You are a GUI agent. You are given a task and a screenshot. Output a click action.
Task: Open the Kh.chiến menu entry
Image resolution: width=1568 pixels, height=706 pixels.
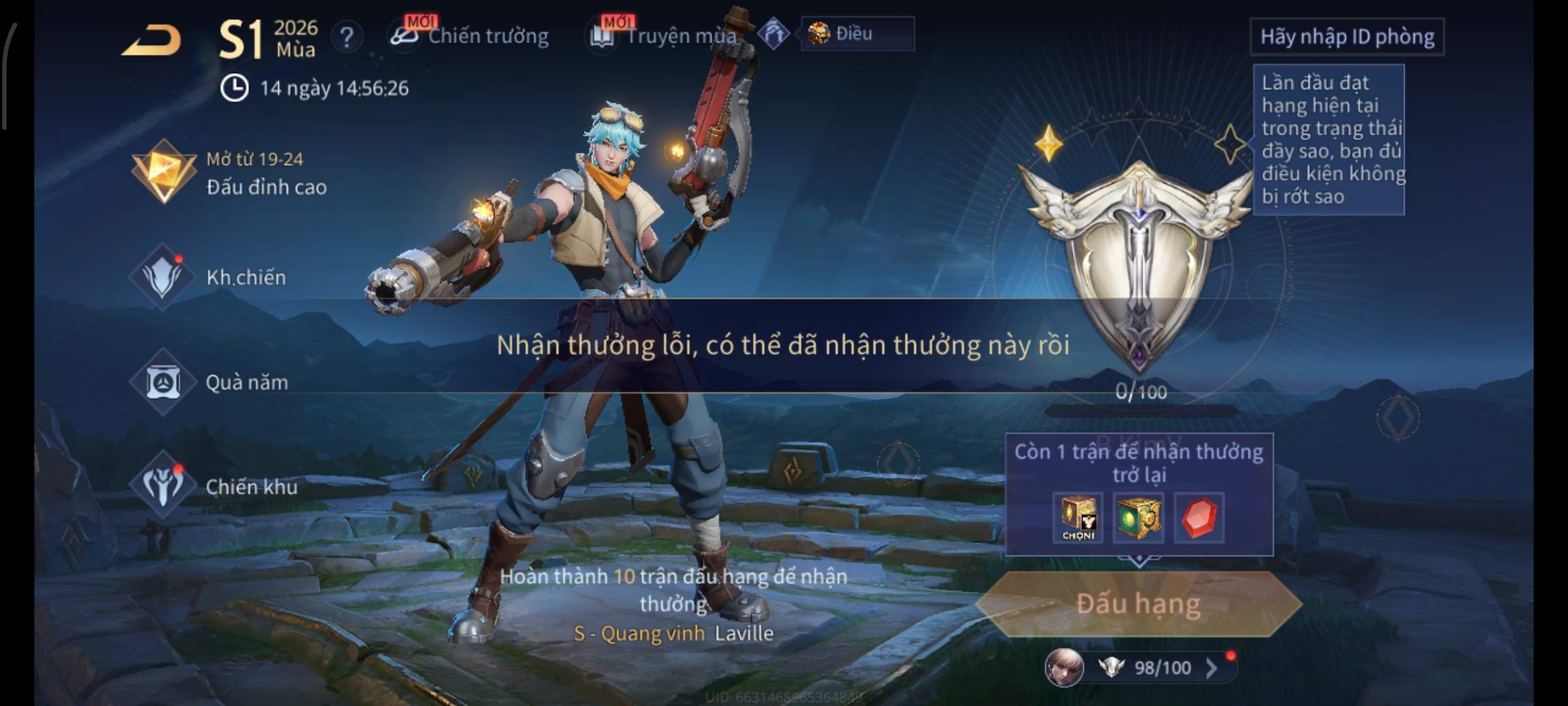pyautogui.click(x=209, y=277)
